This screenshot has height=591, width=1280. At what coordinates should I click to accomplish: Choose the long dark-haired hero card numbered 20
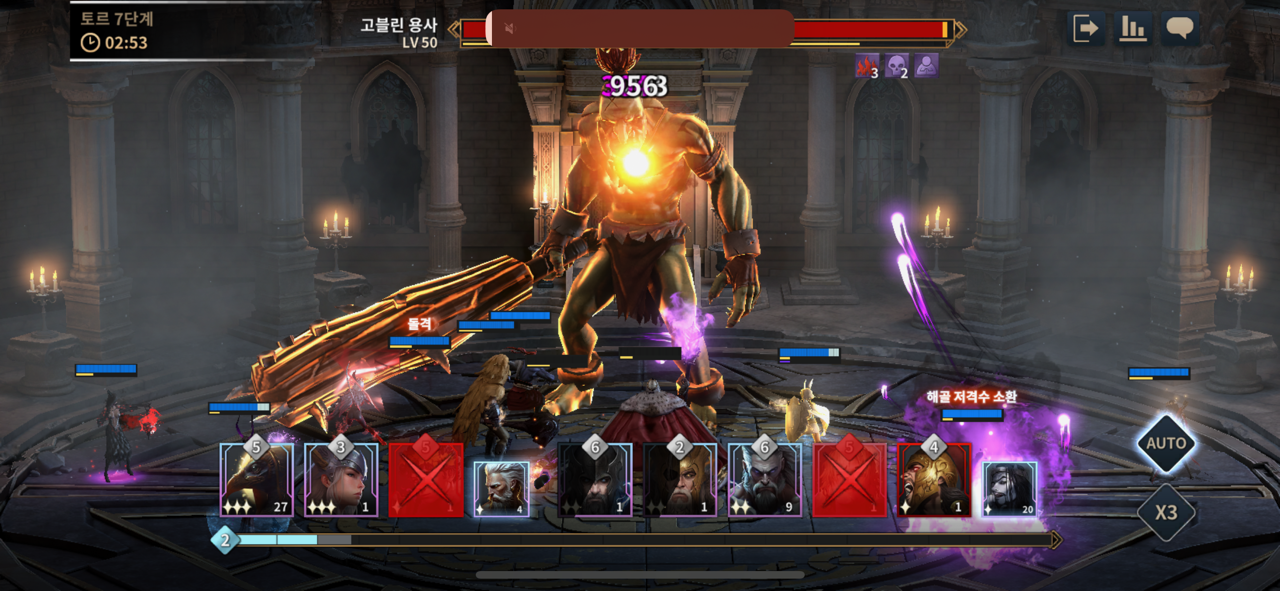click(x=1010, y=489)
